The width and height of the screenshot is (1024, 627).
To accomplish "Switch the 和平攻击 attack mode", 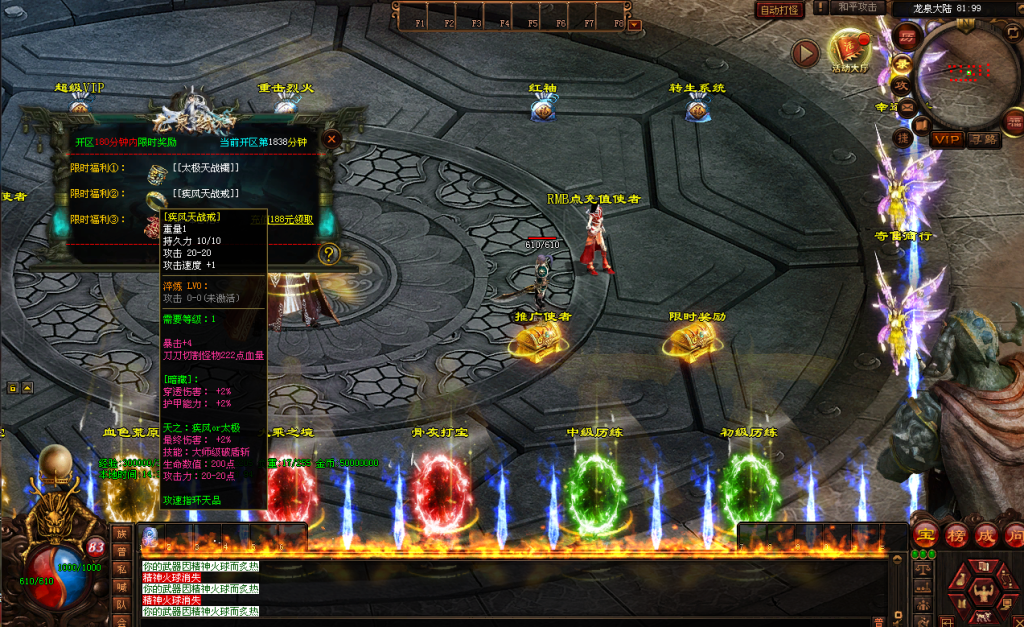I will (x=857, y=8).
